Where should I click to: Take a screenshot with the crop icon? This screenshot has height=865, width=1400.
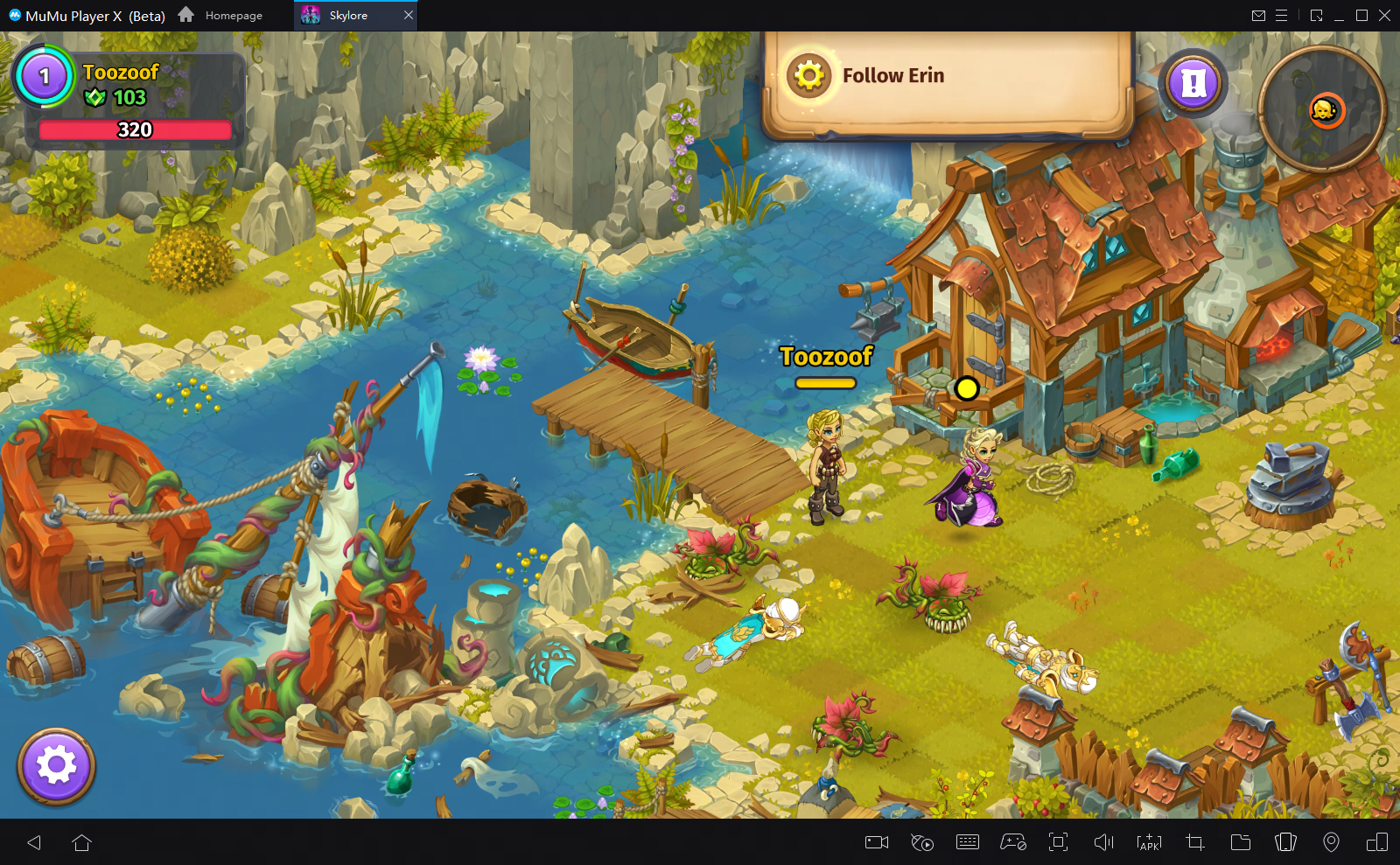(1194, 842)
